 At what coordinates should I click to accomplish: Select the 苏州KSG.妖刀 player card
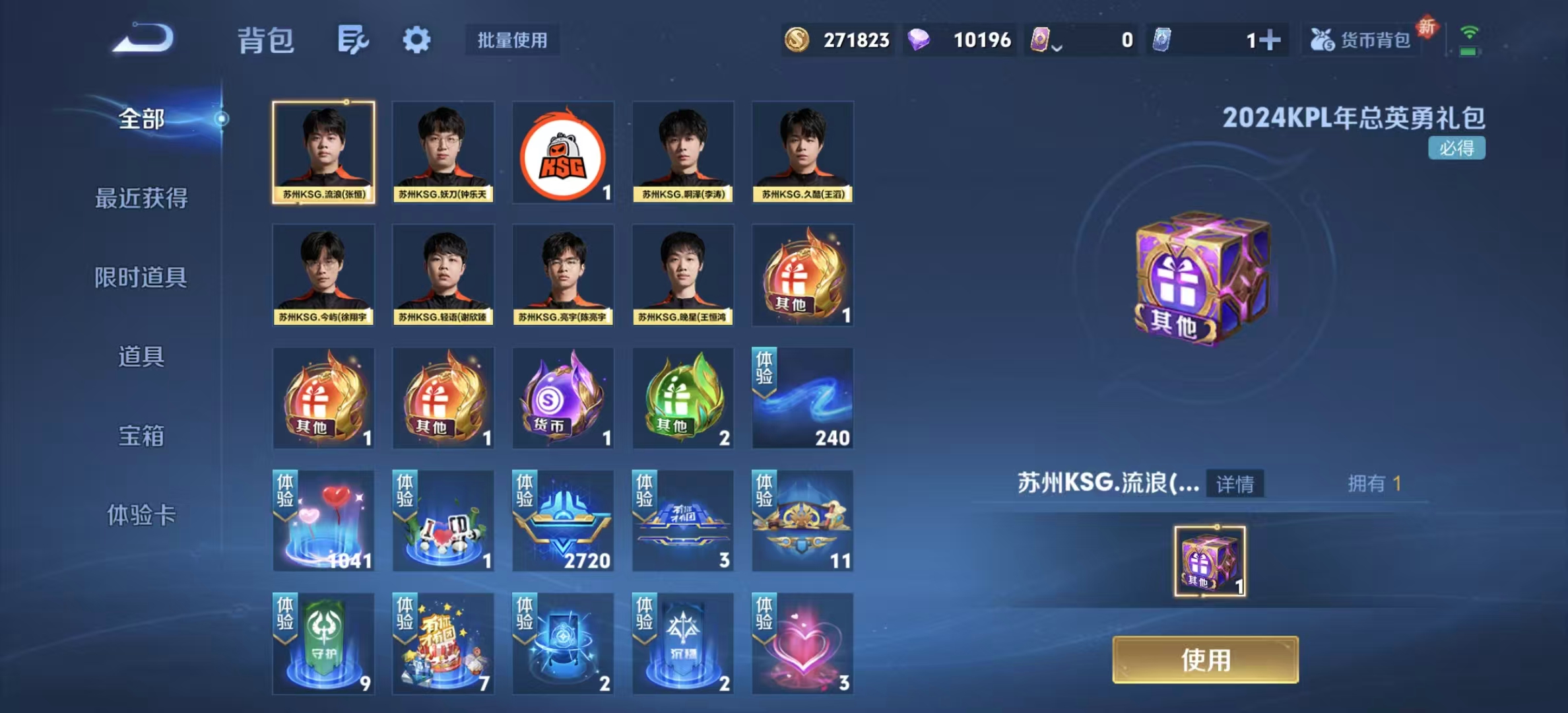coord(443,153)
